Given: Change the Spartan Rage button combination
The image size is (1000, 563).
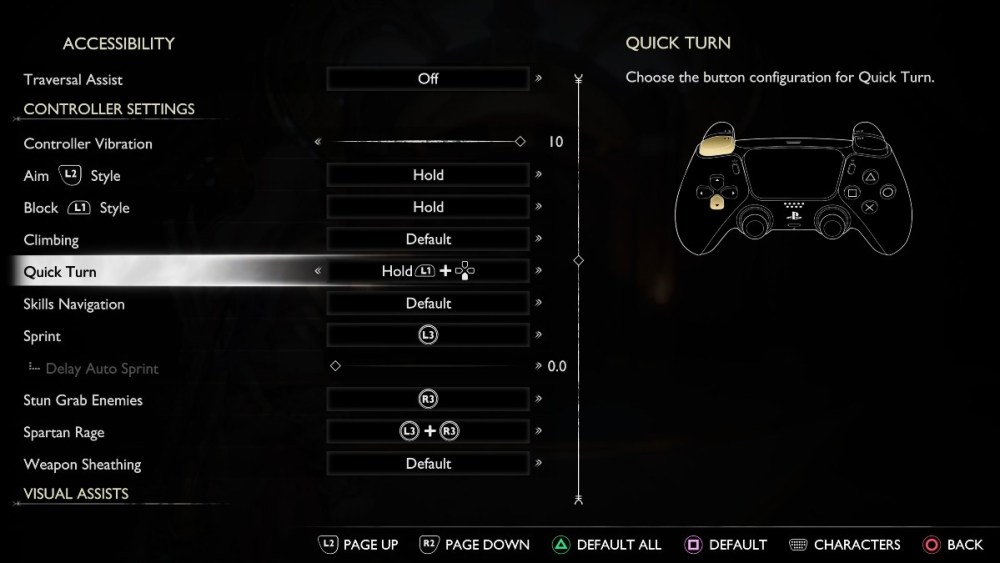Looking at the screenshot, I should pyautogui.click(x=427, y=431).
